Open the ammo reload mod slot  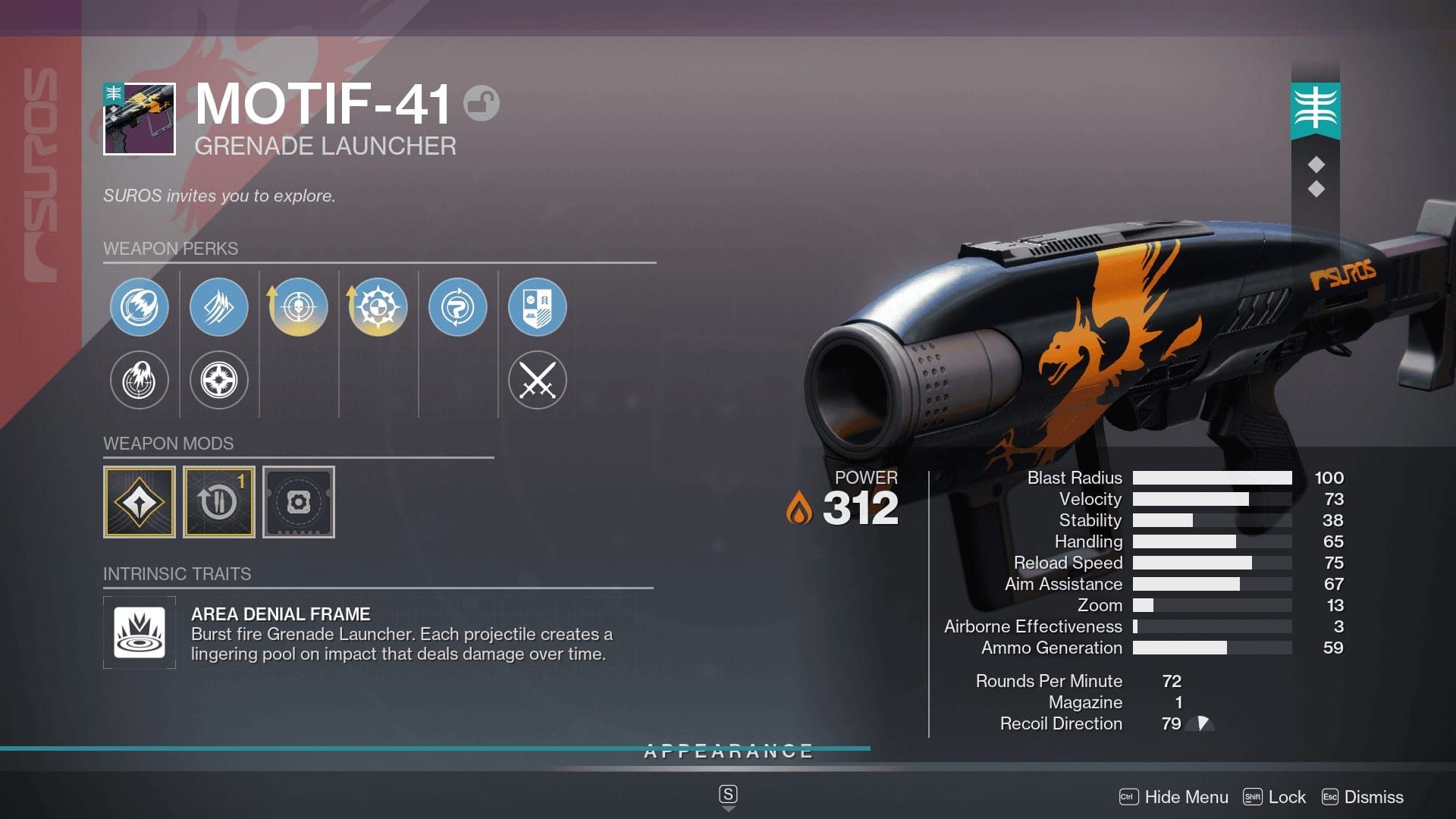(x=219, y=502)
